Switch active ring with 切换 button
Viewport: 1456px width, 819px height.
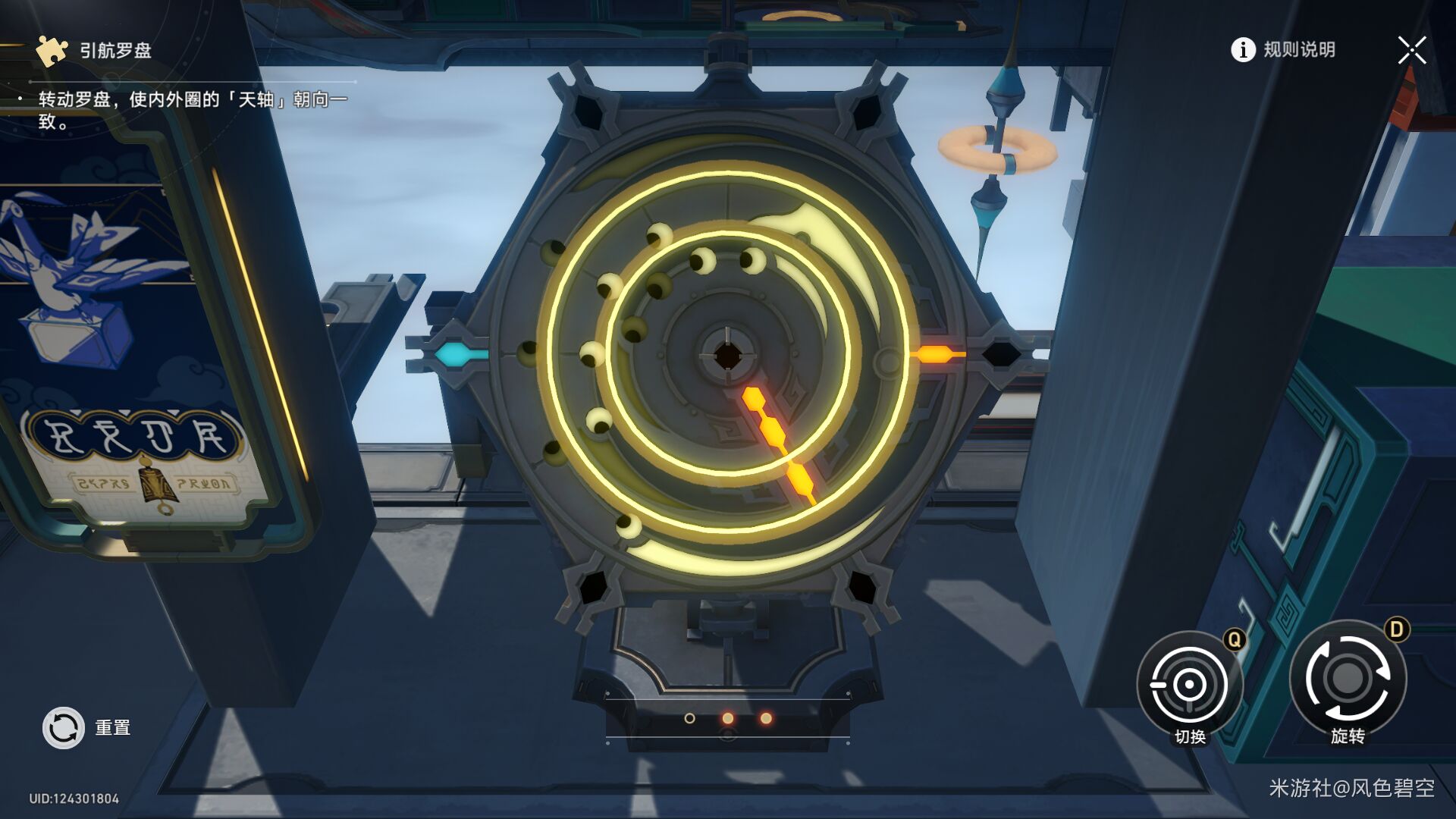(x=1189, y=685)
